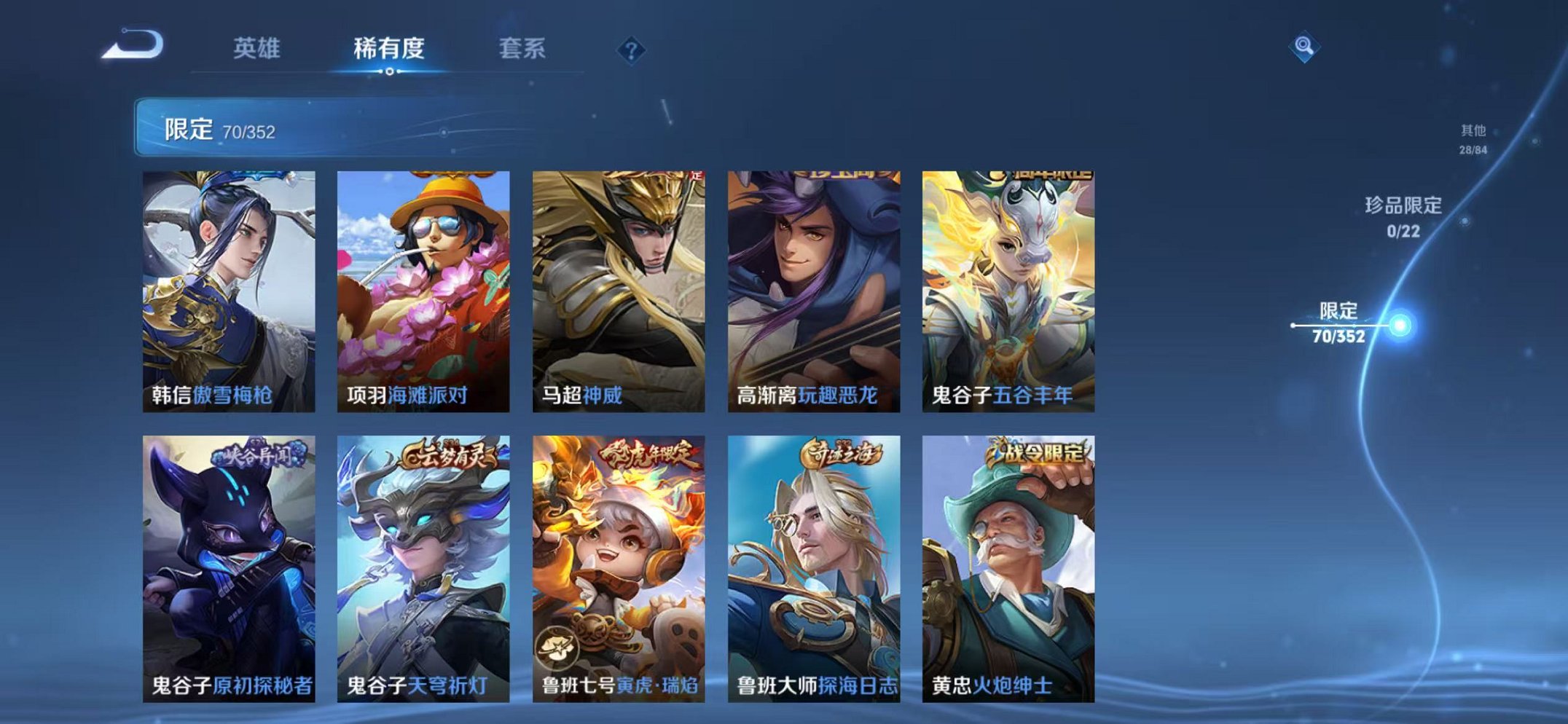View the 高渐离 玩趣恶龙 skin
Screen dimensions: 1568x724
pyautogui.click(x=812, y=284)
